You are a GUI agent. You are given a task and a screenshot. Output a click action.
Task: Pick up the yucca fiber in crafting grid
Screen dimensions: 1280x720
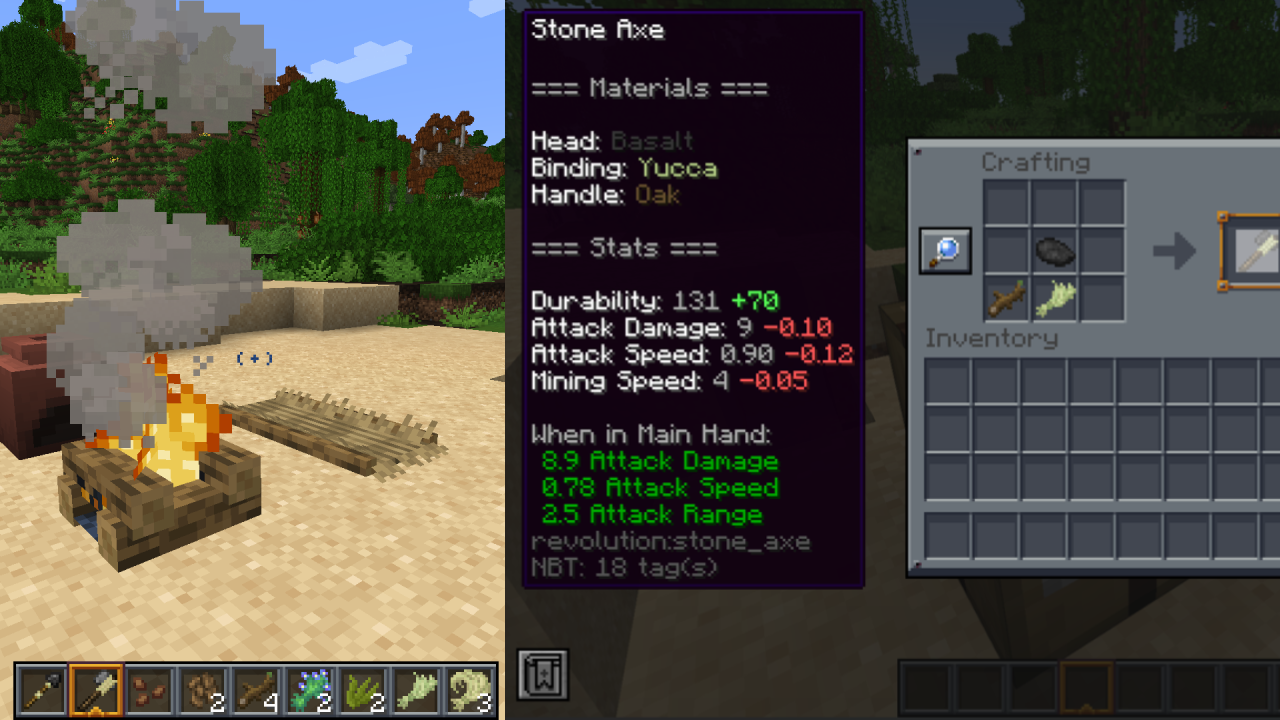pyautogui.click(x=1054, y=299)
